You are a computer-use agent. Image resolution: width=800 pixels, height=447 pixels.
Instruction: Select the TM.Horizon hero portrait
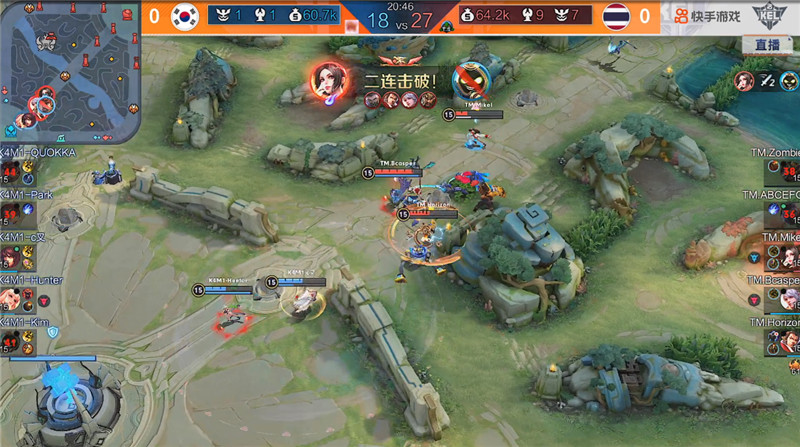(789, 342)
